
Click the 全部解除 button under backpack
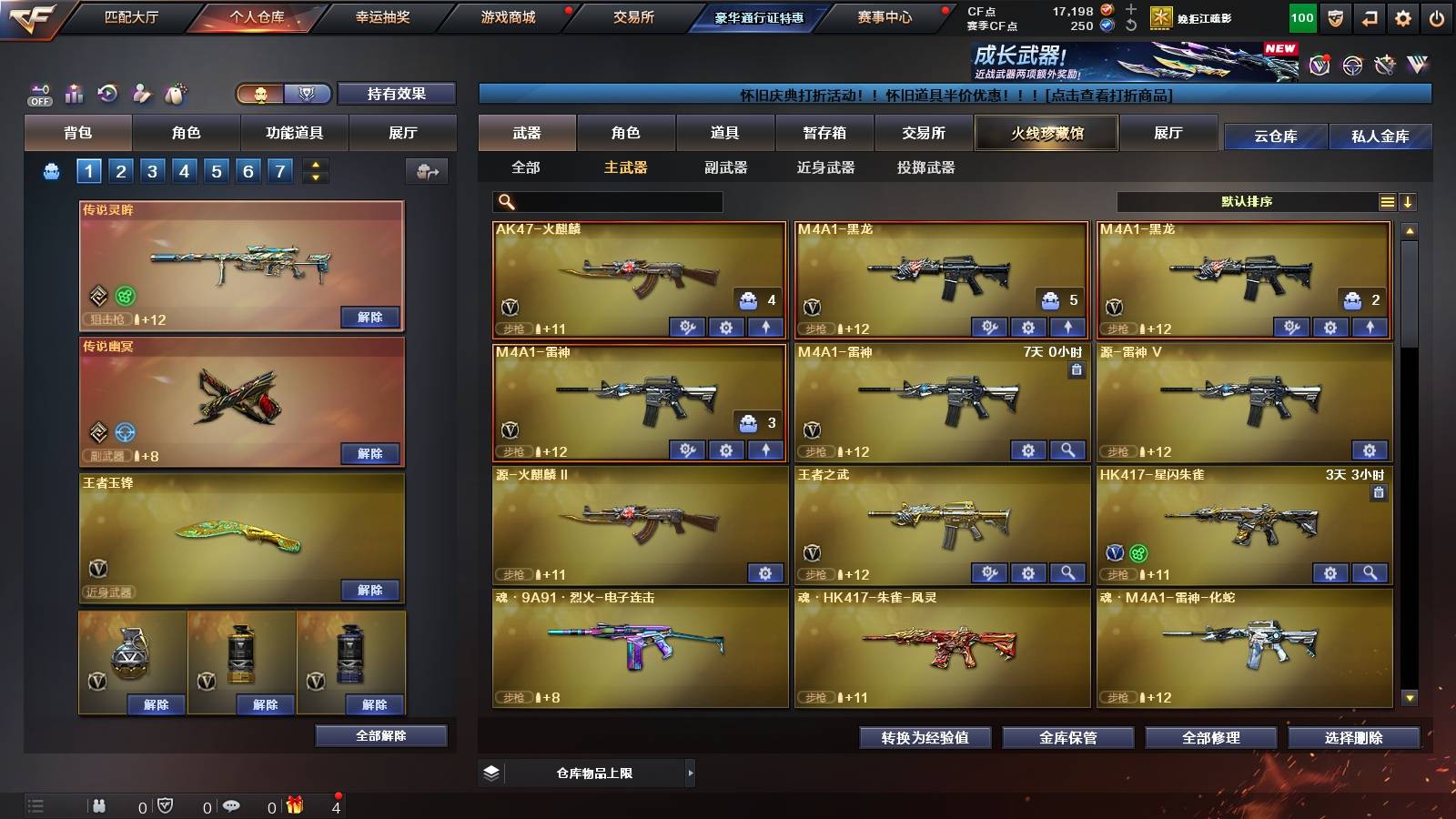[x=379, y=735]
